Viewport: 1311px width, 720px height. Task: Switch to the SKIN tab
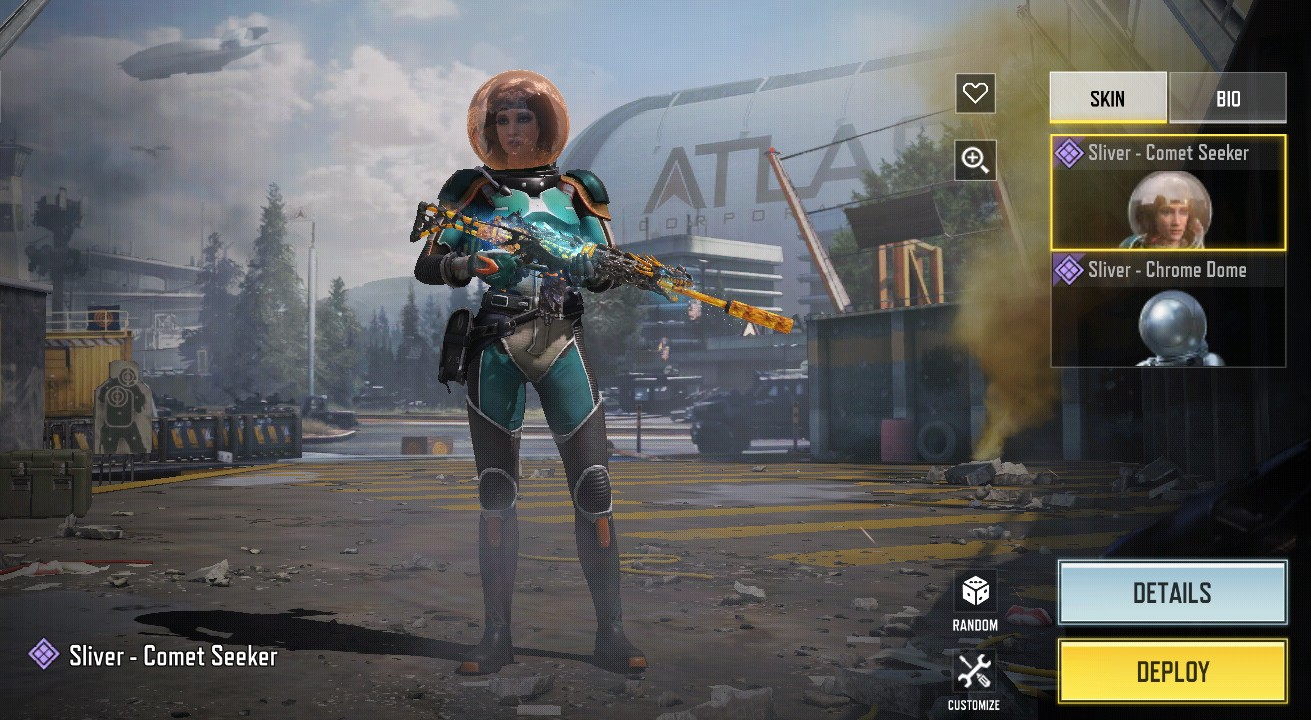point(1107,98)
